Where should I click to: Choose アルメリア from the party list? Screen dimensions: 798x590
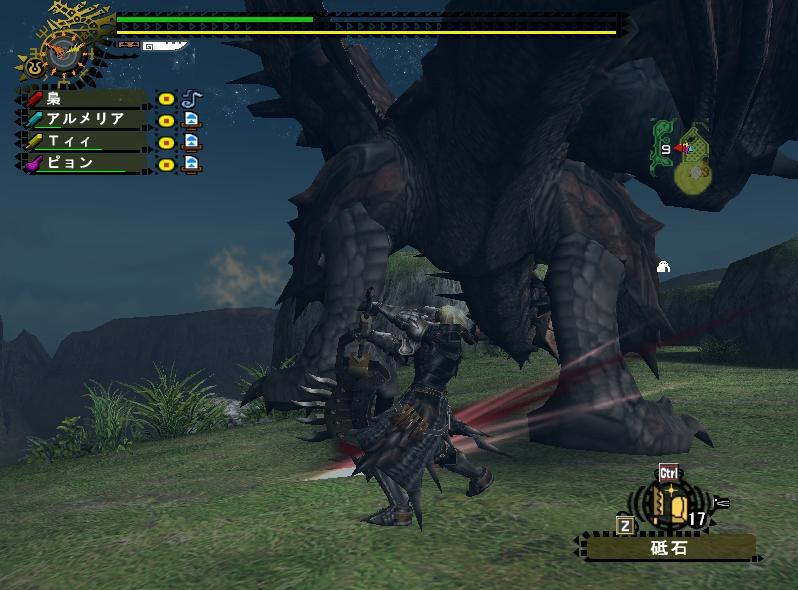(85, 120)
